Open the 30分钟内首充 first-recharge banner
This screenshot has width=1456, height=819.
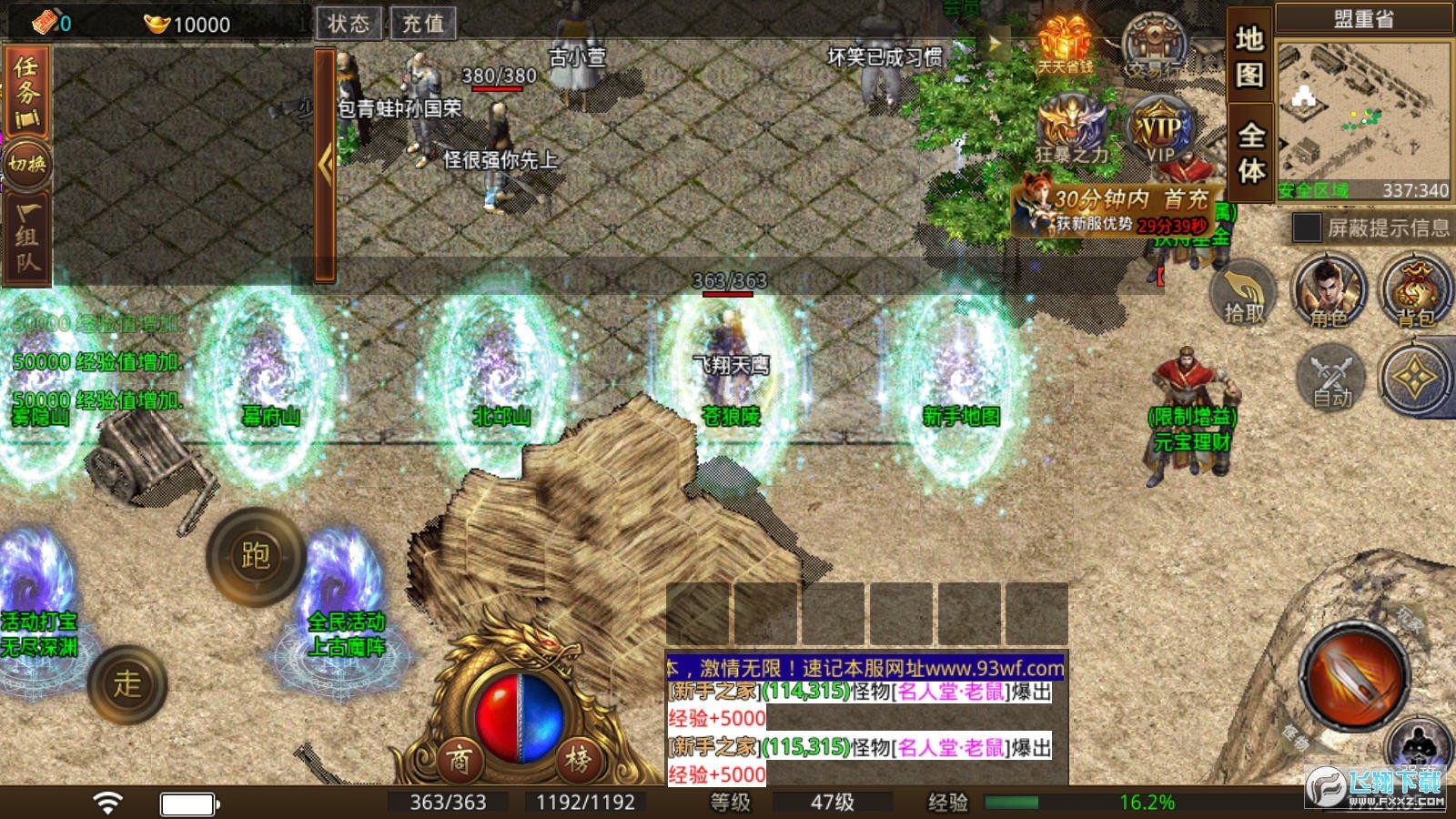pos(1117,209)
